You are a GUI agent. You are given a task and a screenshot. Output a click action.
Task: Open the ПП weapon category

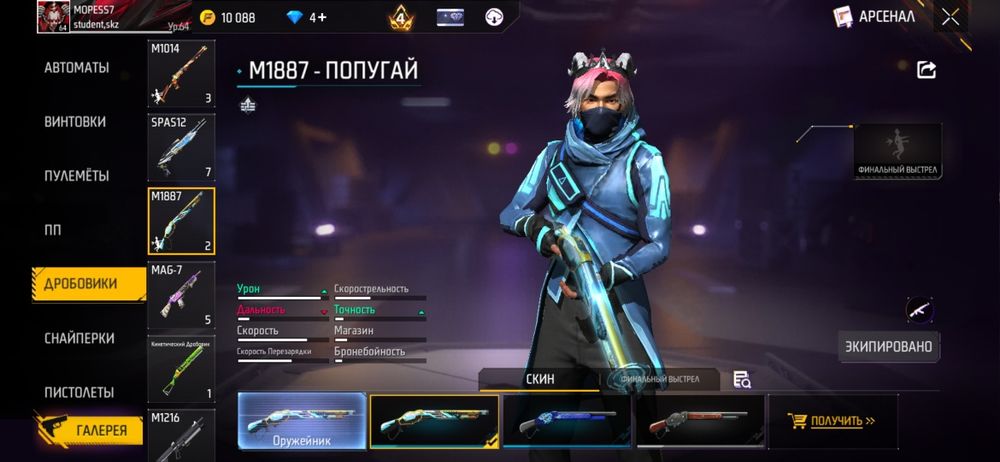pos(52,230)
